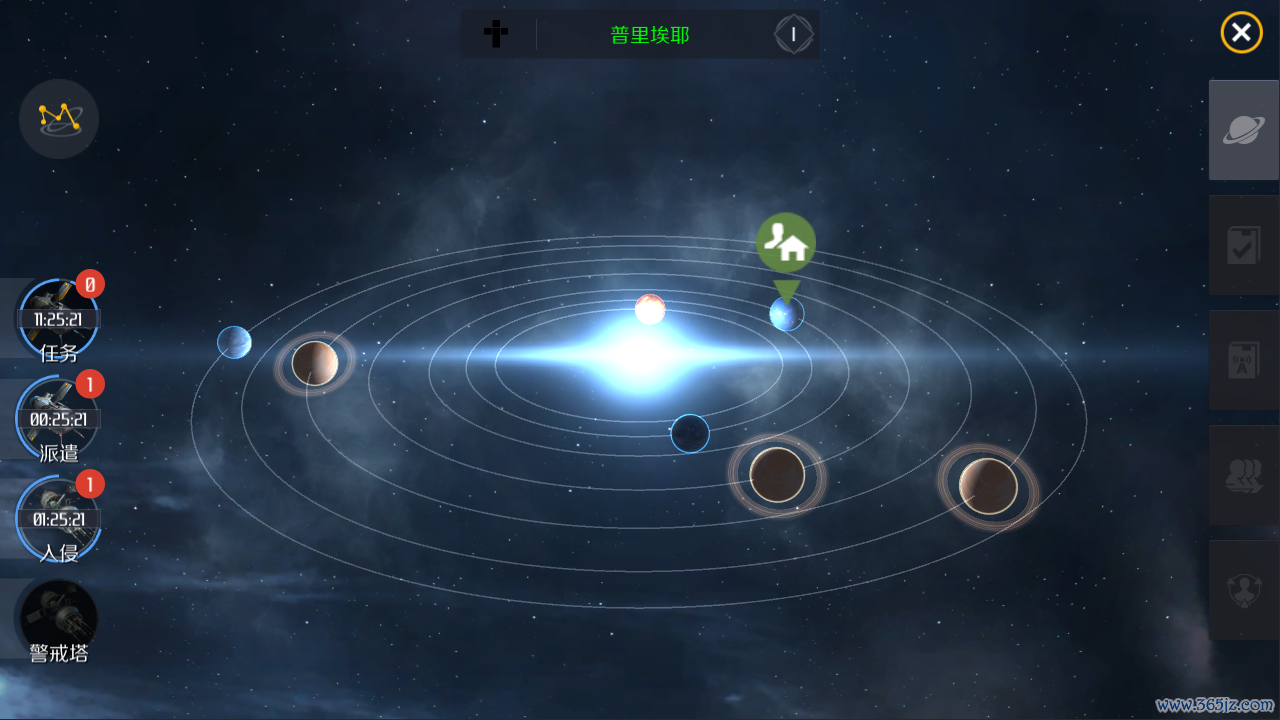This screenshot has height=720, width=1280.
Task: Switch to the signal beacon tab
Action: [x=1244, y=360]
